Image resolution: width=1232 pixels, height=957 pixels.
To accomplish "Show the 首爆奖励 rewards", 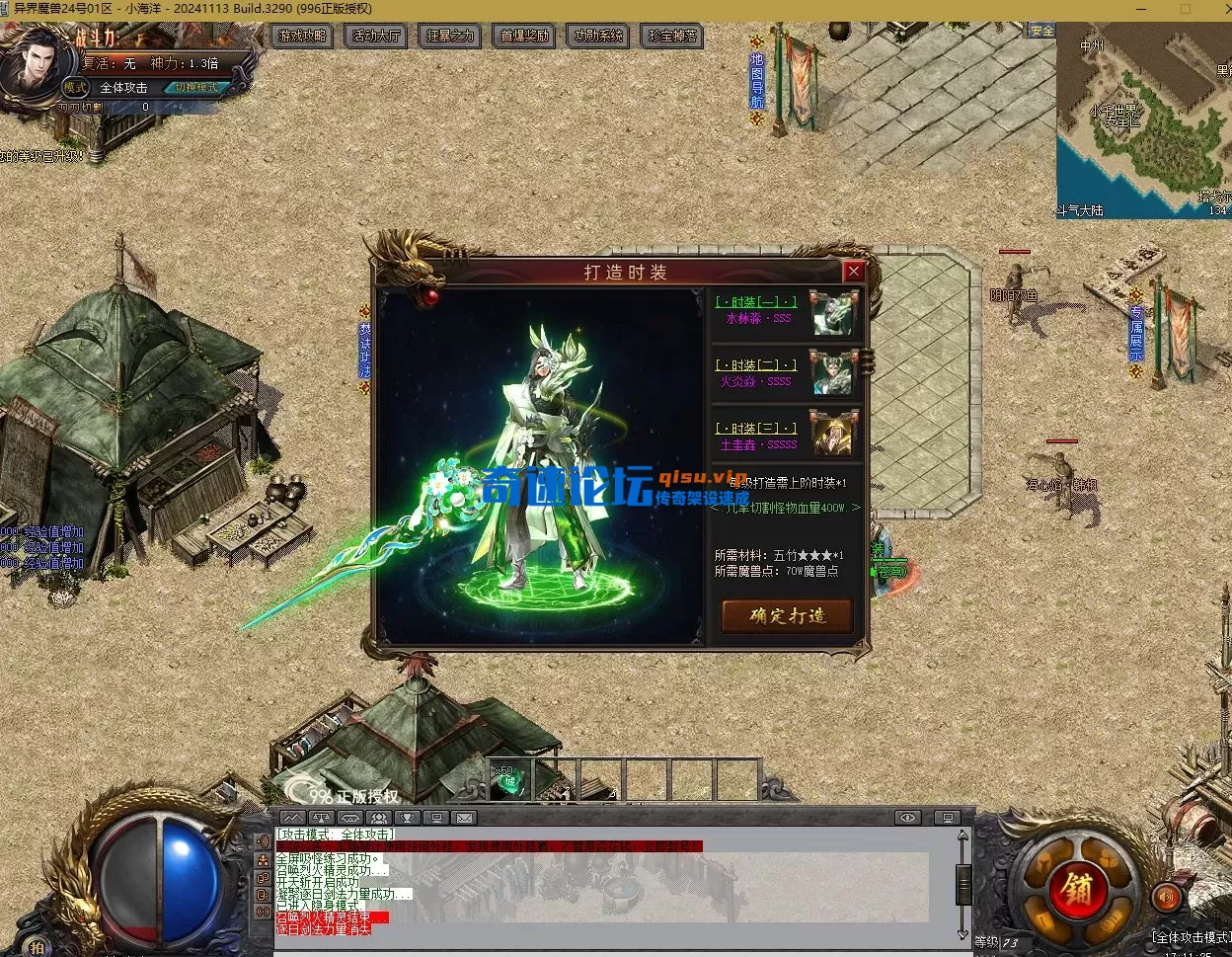I will click(x=524, y=36).
